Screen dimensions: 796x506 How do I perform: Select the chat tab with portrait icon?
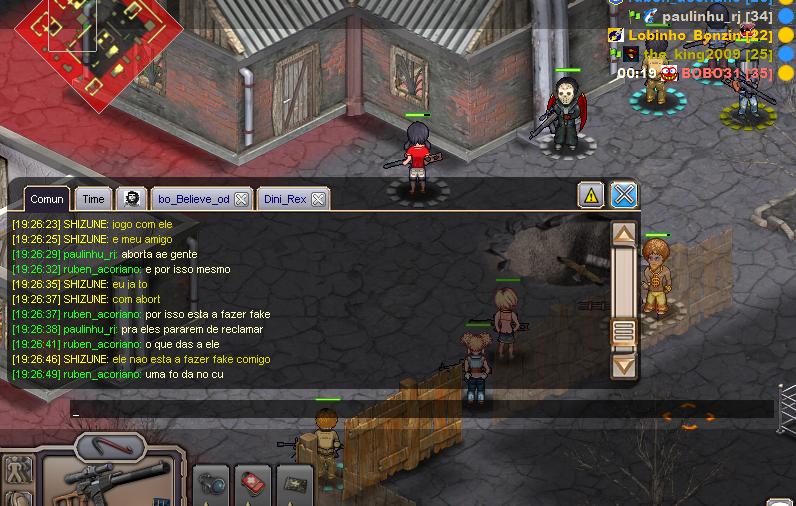[x=130, y=199]
